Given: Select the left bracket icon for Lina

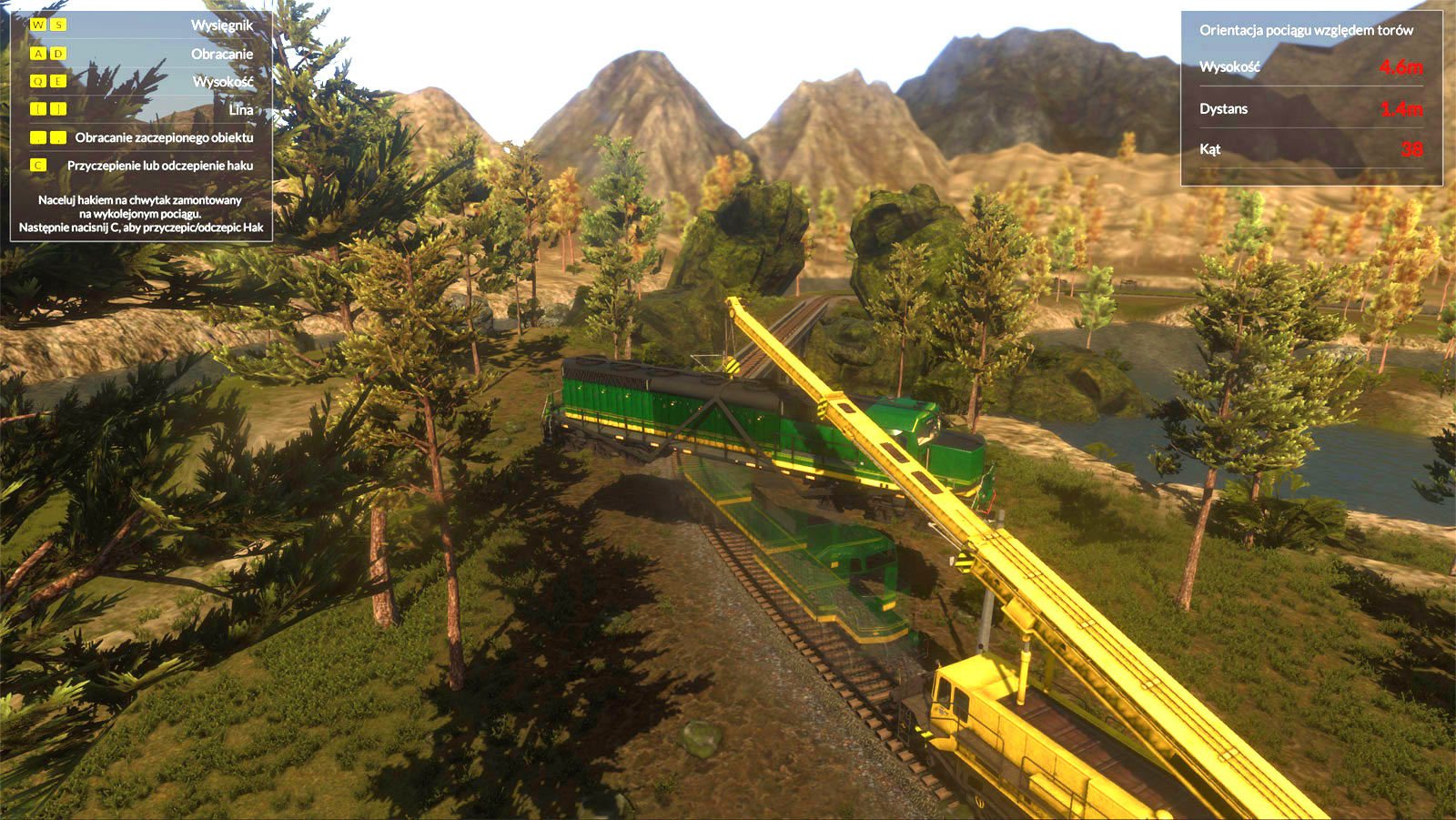Looking at the screenshot, I should tap(37, 109).
